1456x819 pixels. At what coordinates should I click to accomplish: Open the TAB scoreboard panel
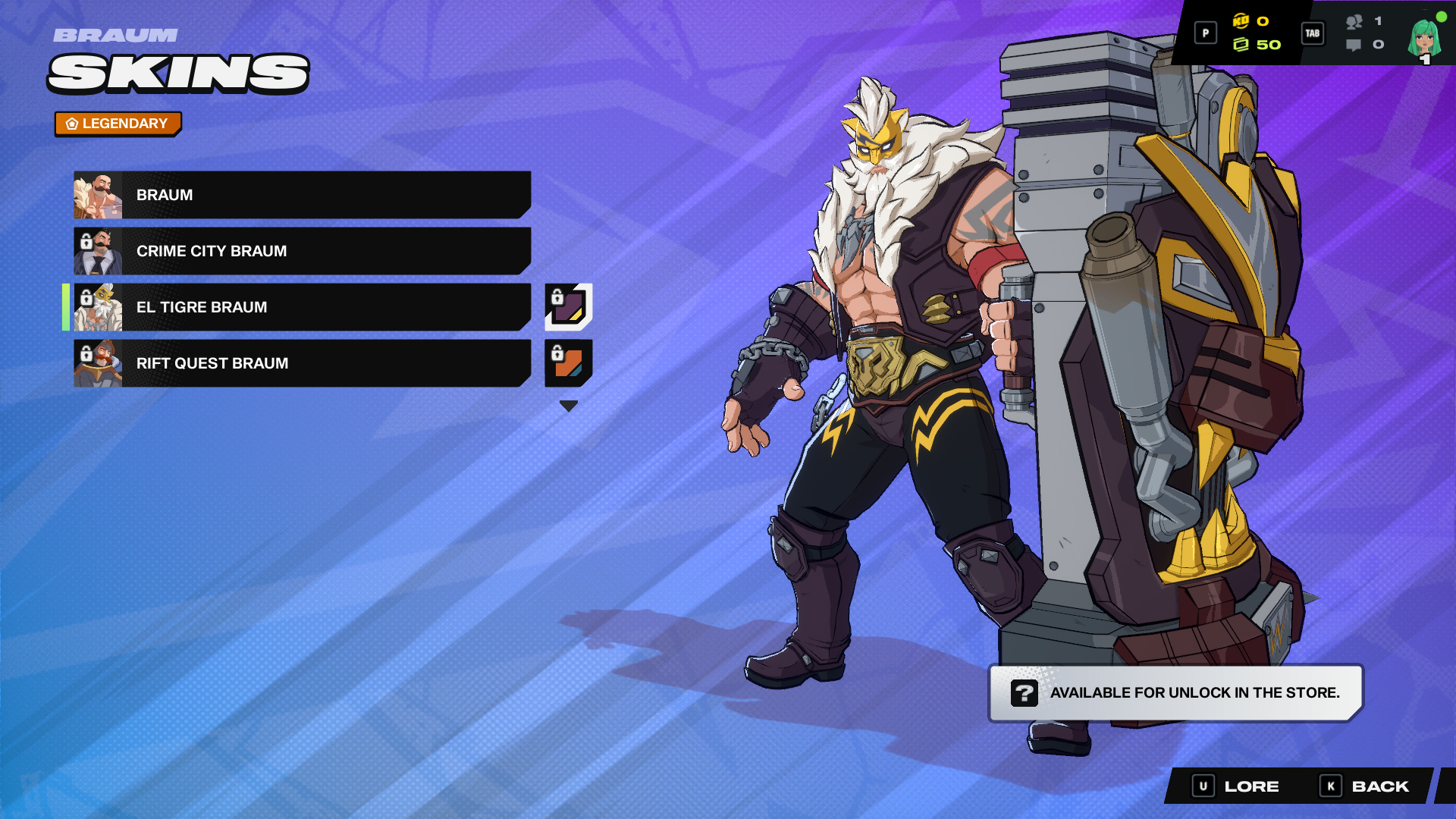(x=1313, y=34)
